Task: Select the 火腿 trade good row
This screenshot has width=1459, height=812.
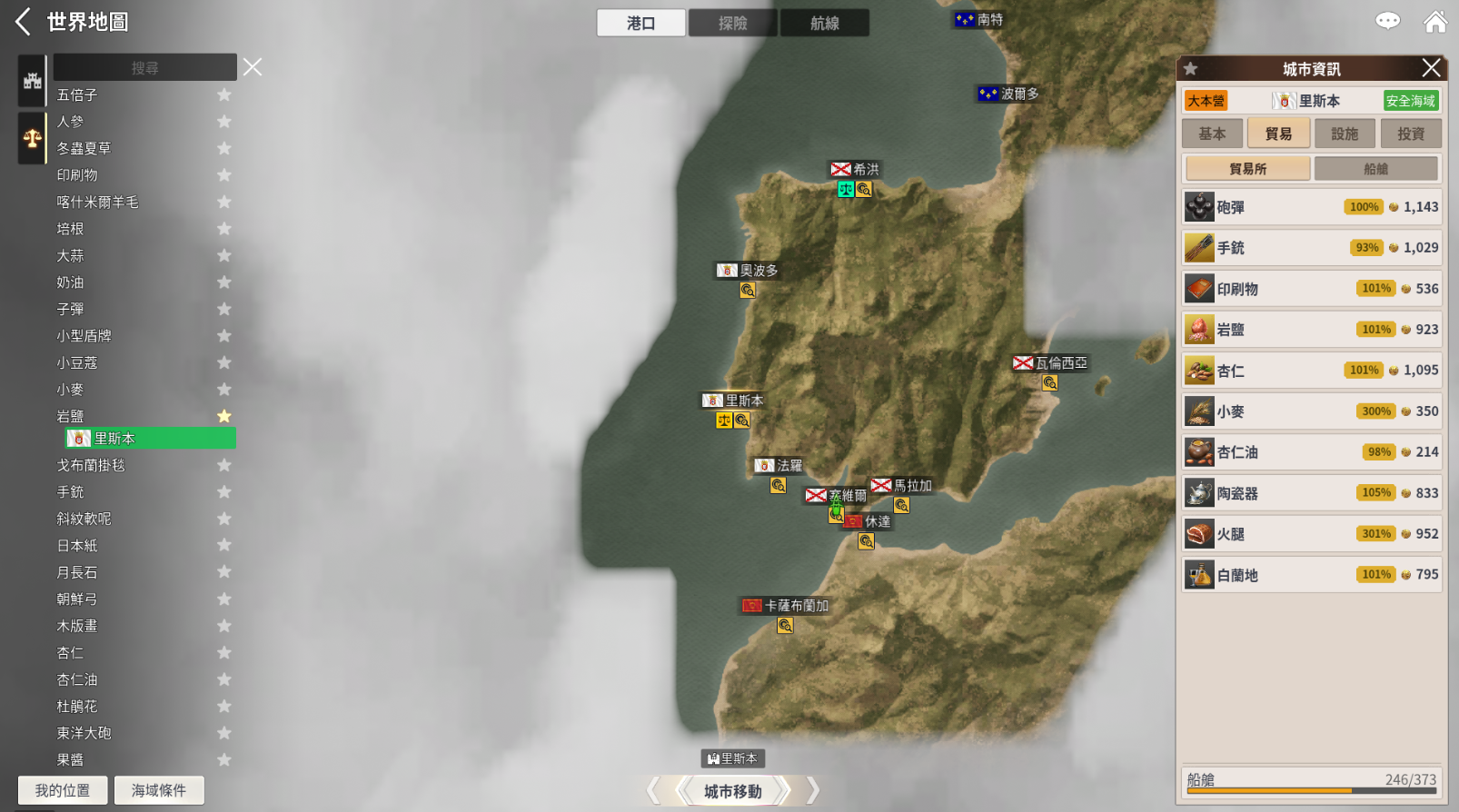Action: coord(1311,534)
